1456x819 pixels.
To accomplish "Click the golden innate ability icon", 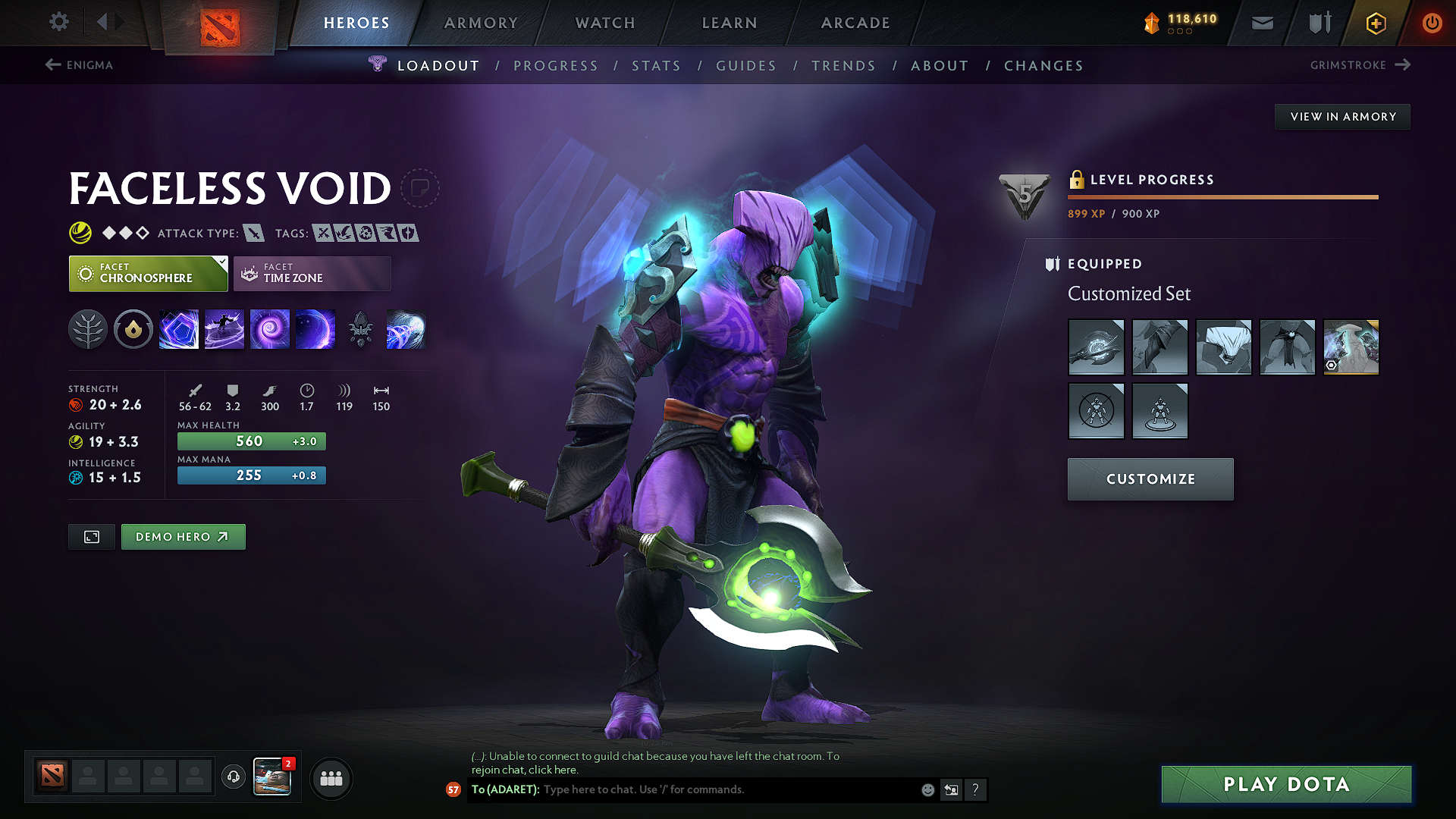I will tap(133, 329).
